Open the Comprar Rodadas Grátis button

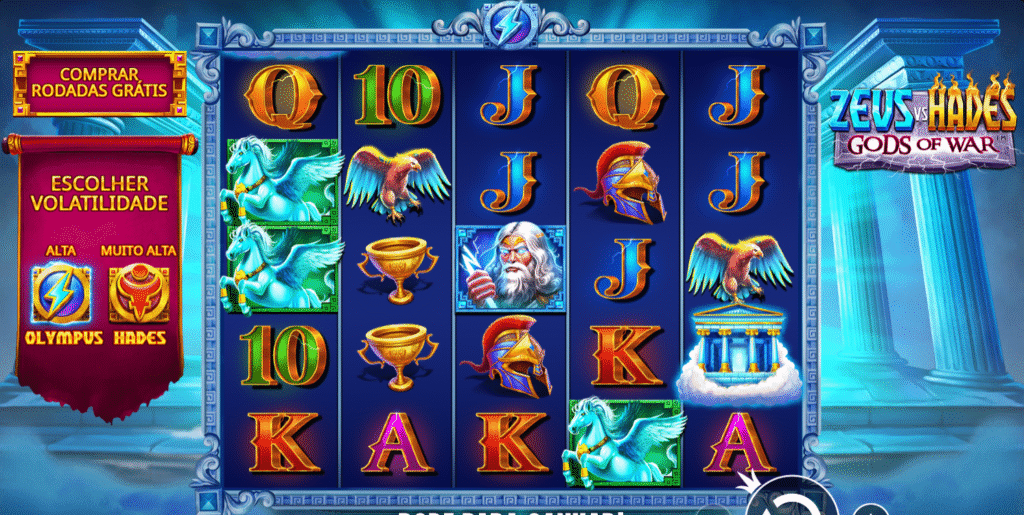(x=99, y=82)
